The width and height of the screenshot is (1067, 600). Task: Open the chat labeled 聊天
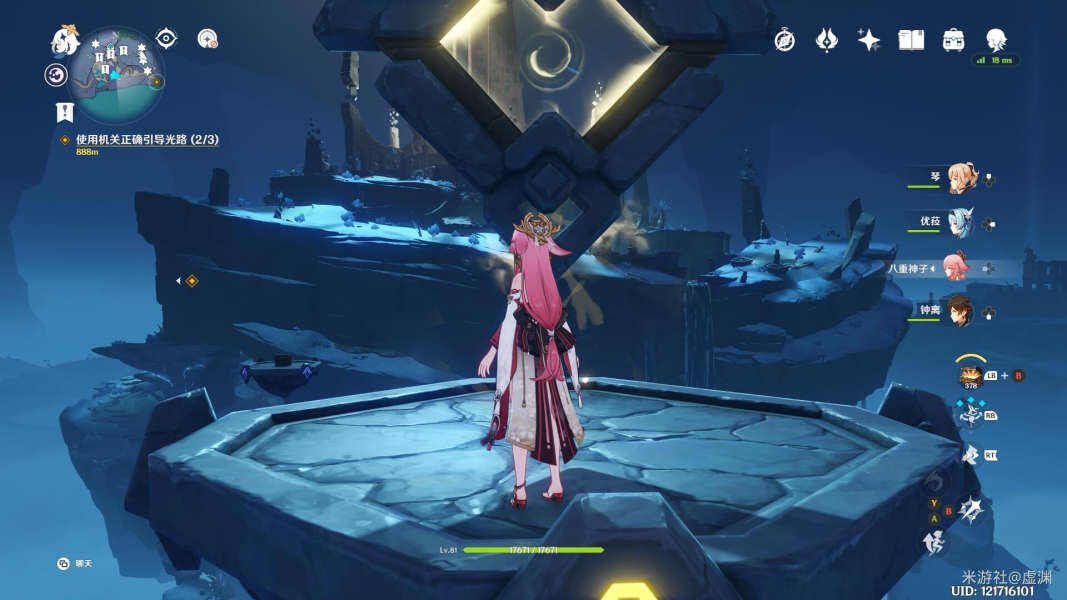pyautogui.click(x=64, y=564)
